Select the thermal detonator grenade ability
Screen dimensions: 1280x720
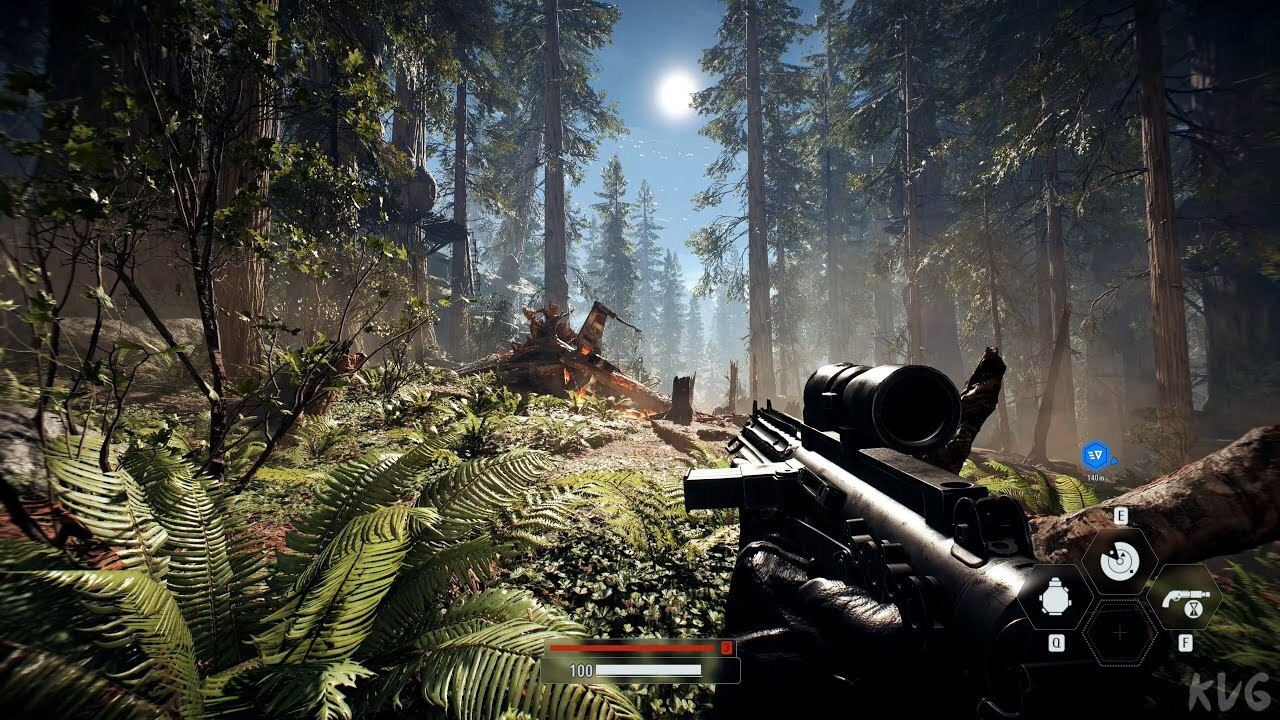pos(1055,597)
